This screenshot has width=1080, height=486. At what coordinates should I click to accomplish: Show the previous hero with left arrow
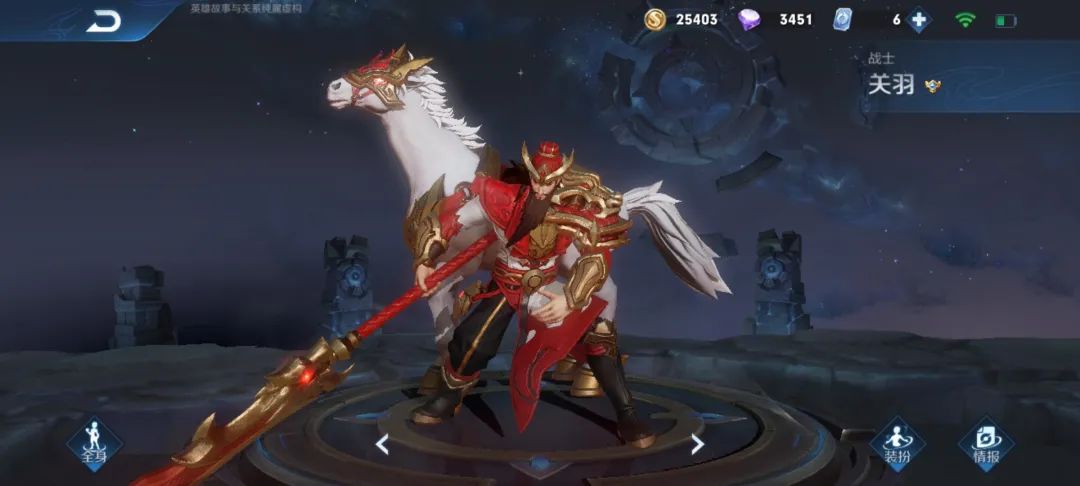[x=382, y=444]
